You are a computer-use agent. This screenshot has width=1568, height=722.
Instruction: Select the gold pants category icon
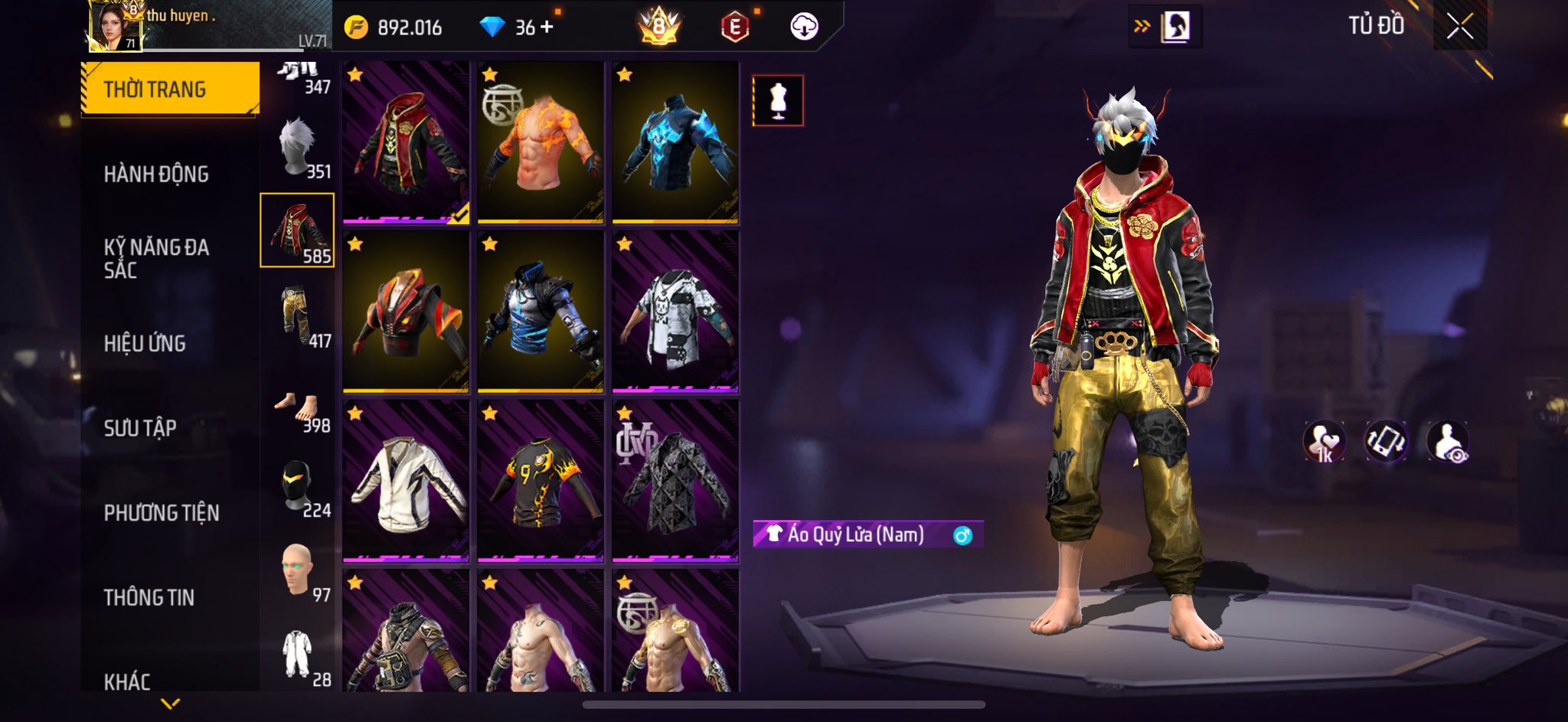(298, 317)
